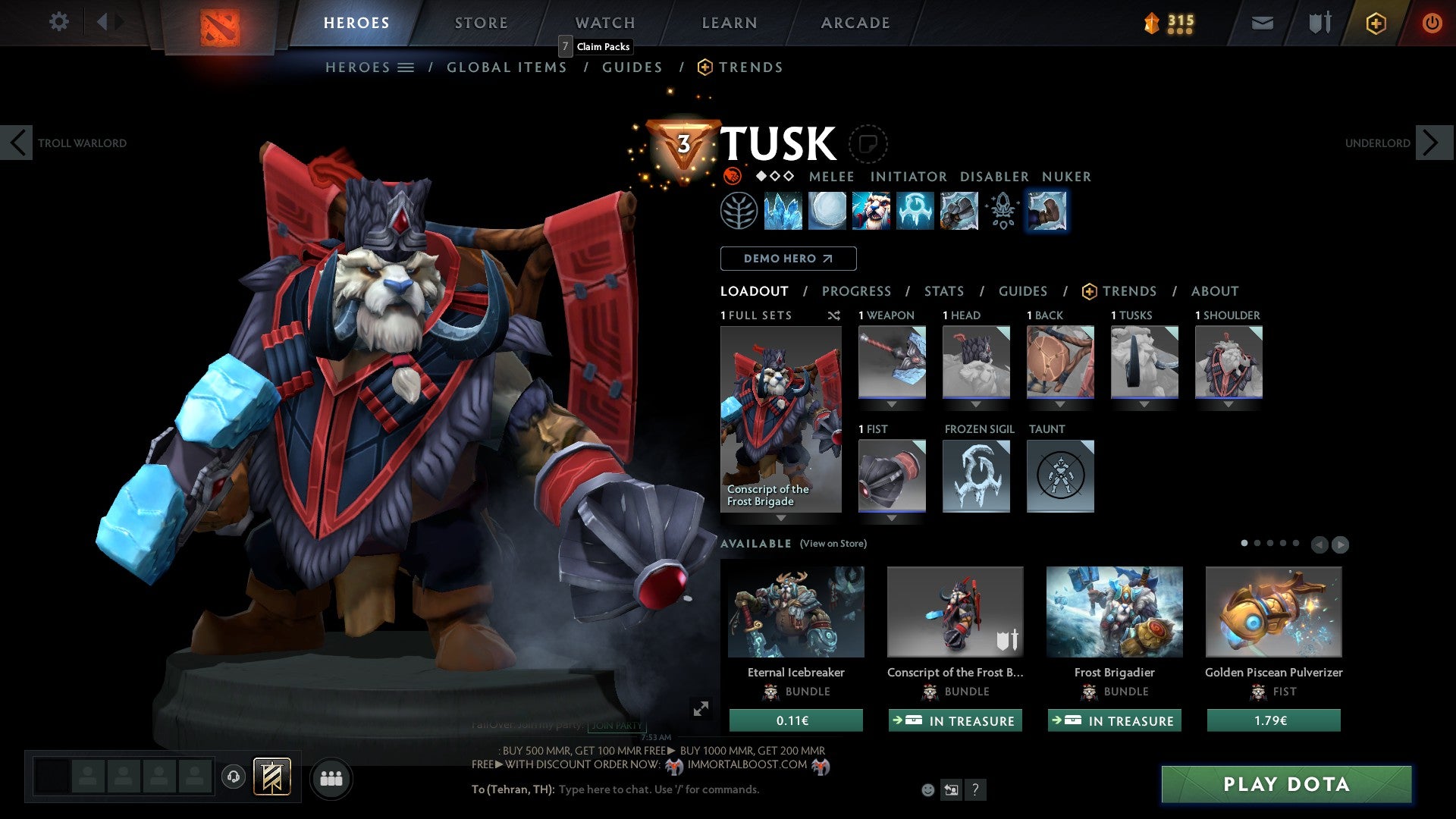Select the Frozen Sigil slot

(976, 476)
